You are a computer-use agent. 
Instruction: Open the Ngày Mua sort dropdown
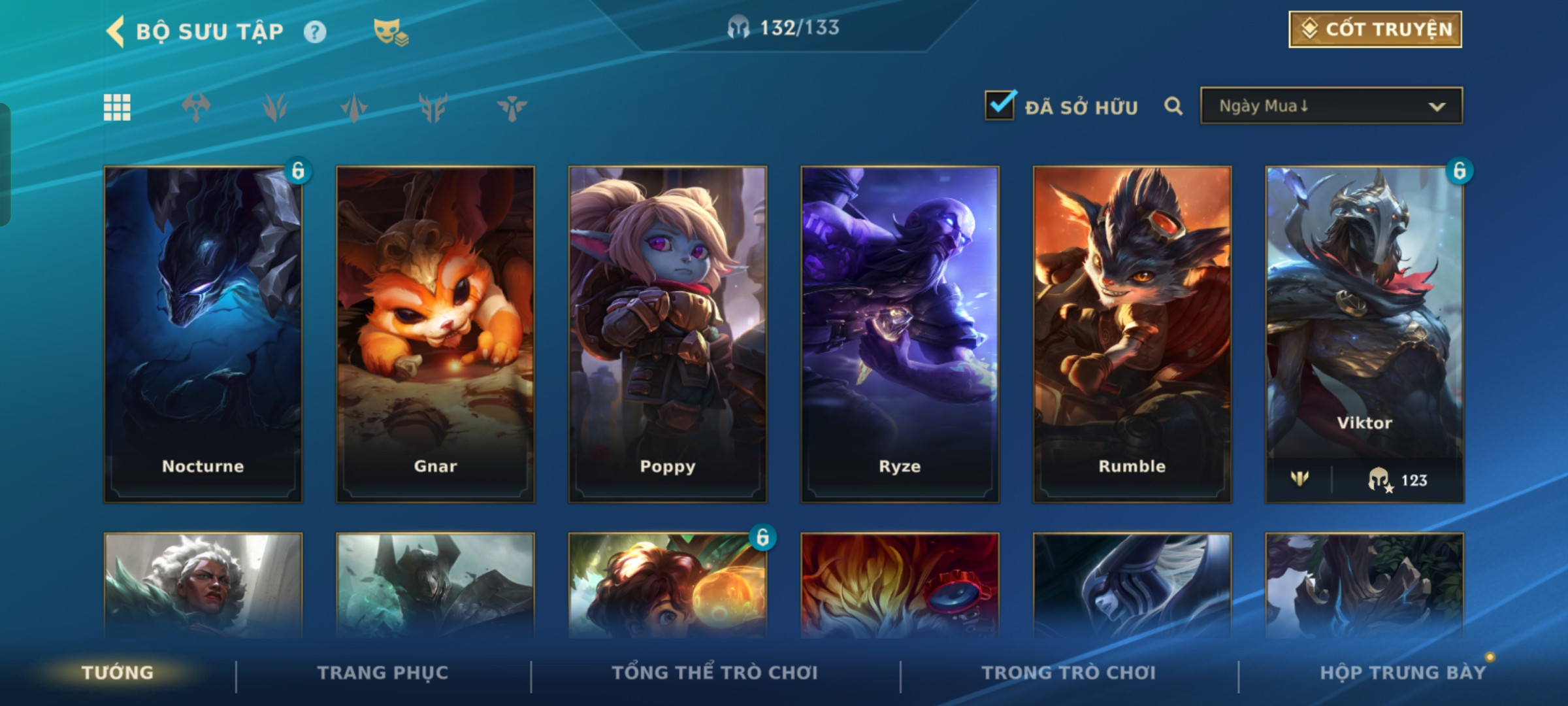pyautogui.click(x=1331, y=106)
